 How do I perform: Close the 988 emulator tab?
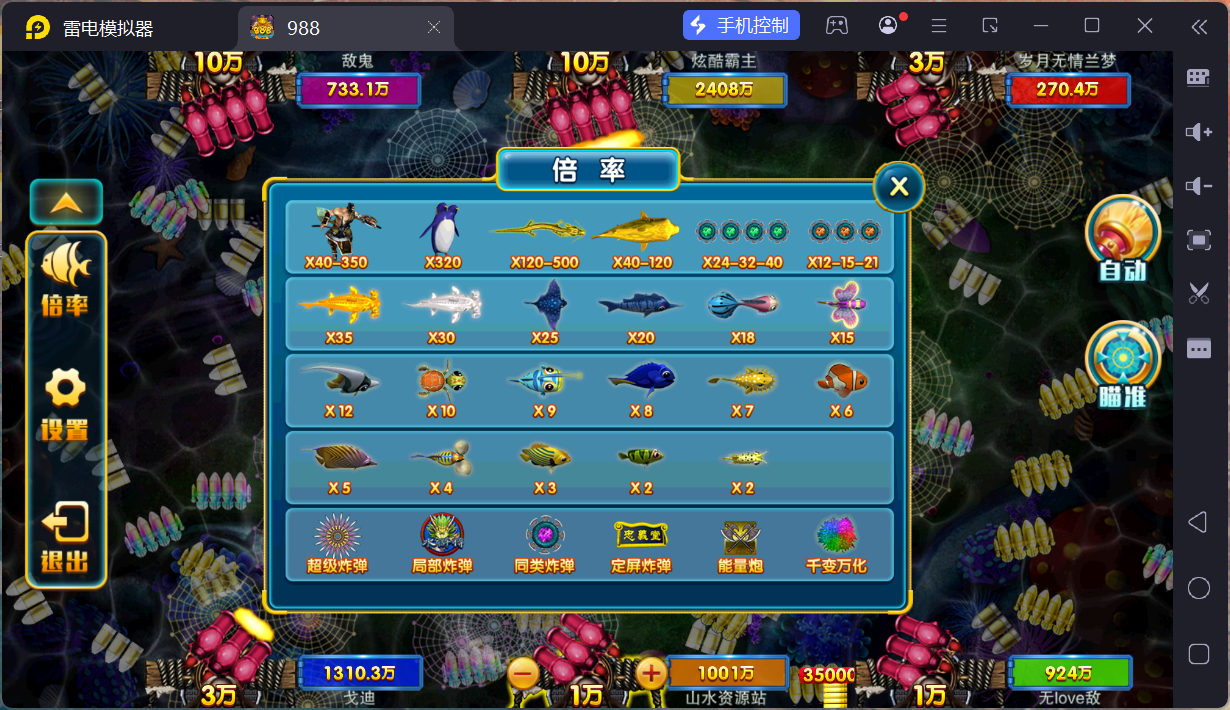434,28
